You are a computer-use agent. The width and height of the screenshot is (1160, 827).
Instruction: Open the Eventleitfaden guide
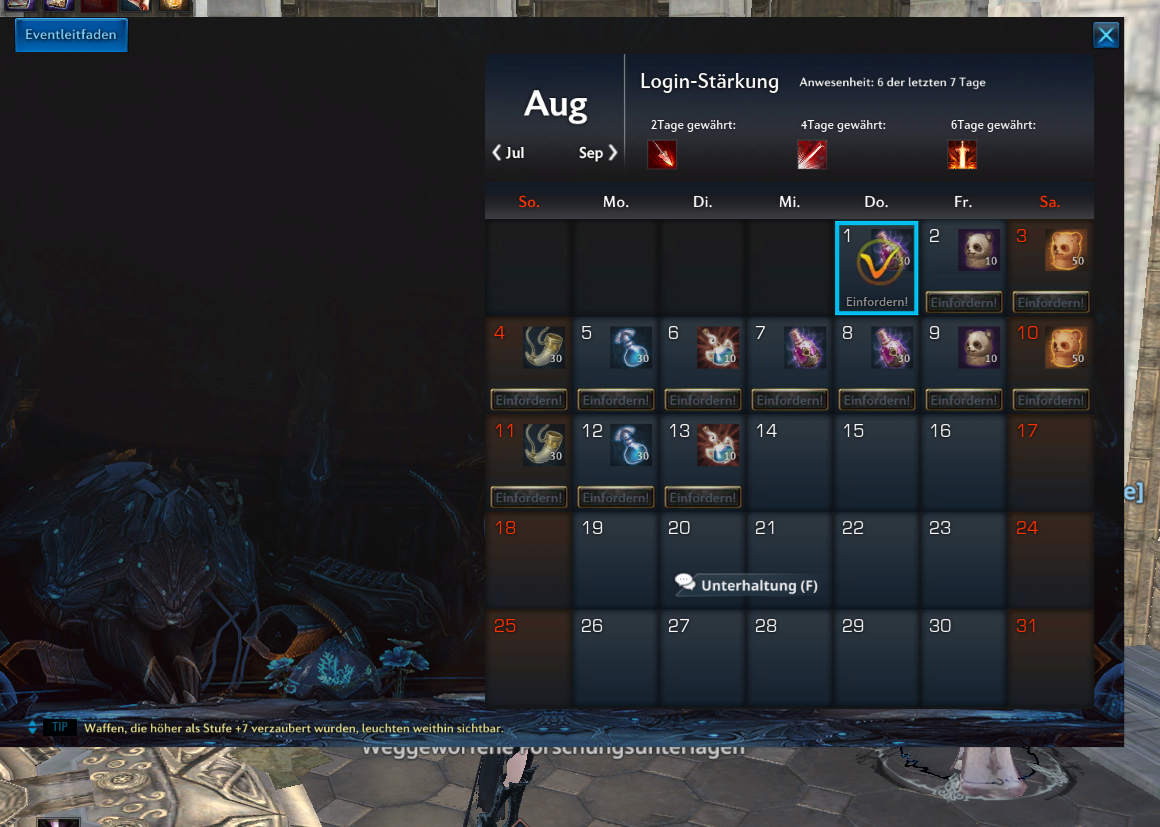[x=71, y=35]
